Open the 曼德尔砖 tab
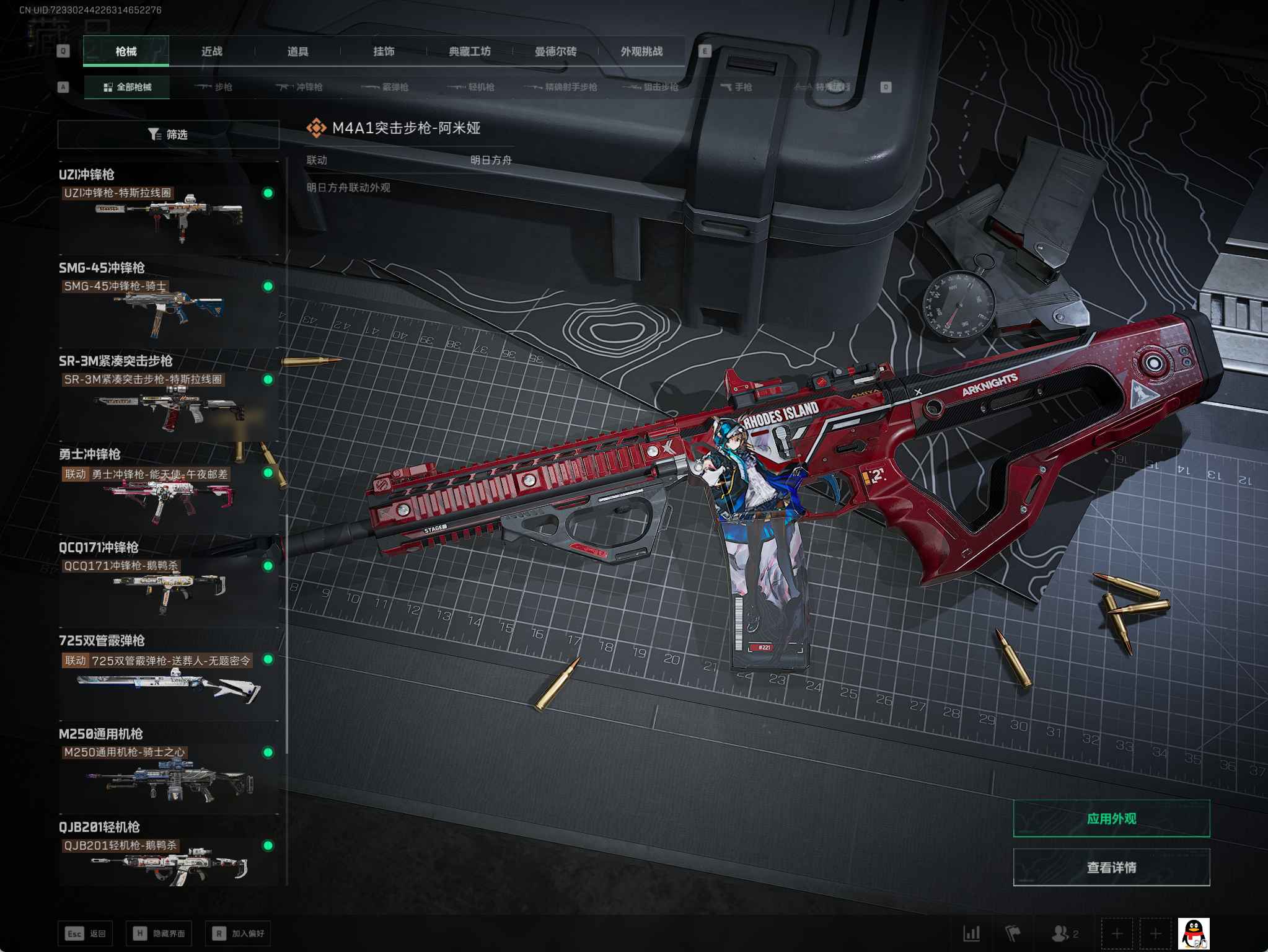Viewport: 1268px width, 952px height. (555, 51)
